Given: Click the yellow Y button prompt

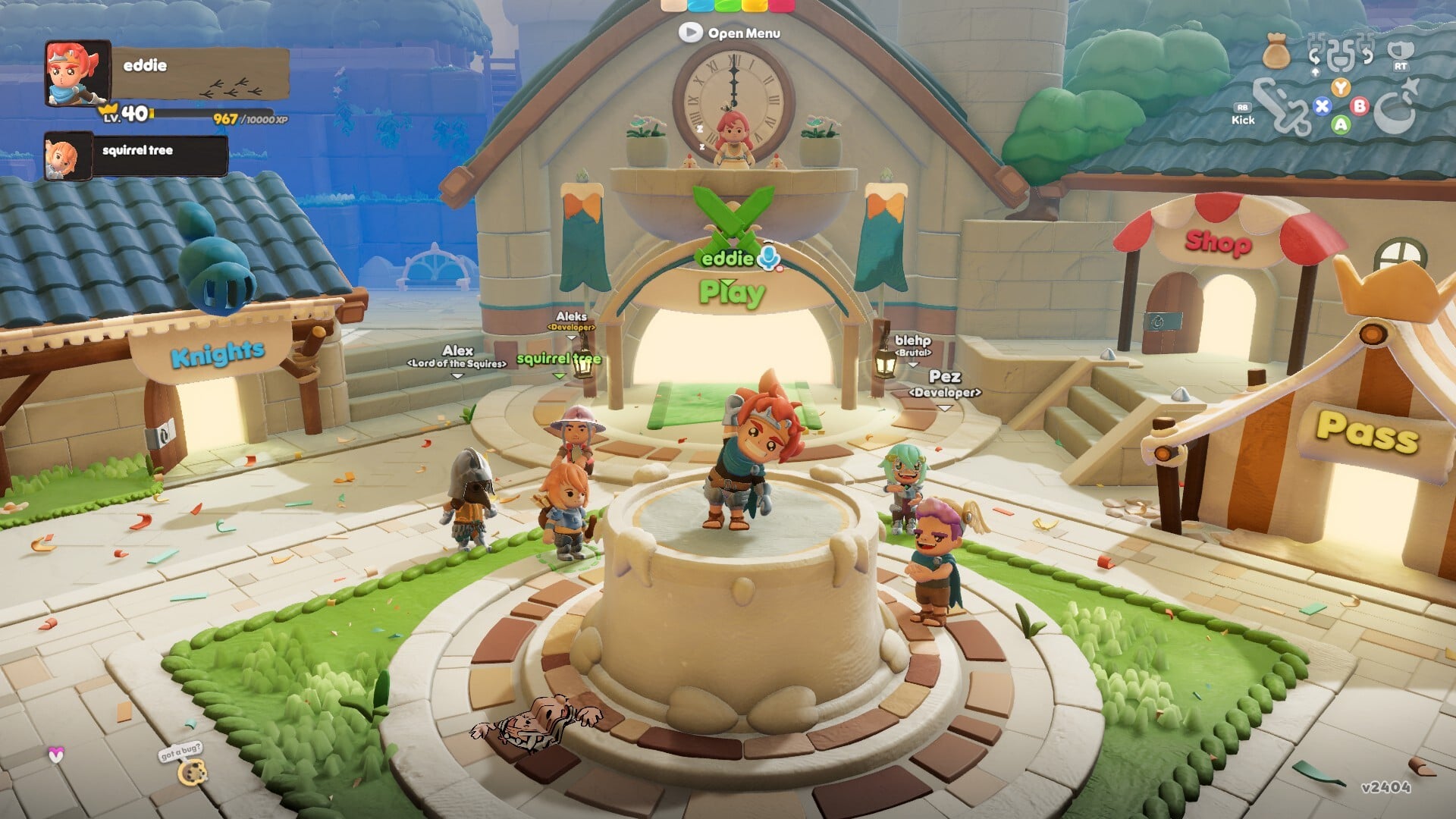Looking at the screenshot, I should [1341, 87].
